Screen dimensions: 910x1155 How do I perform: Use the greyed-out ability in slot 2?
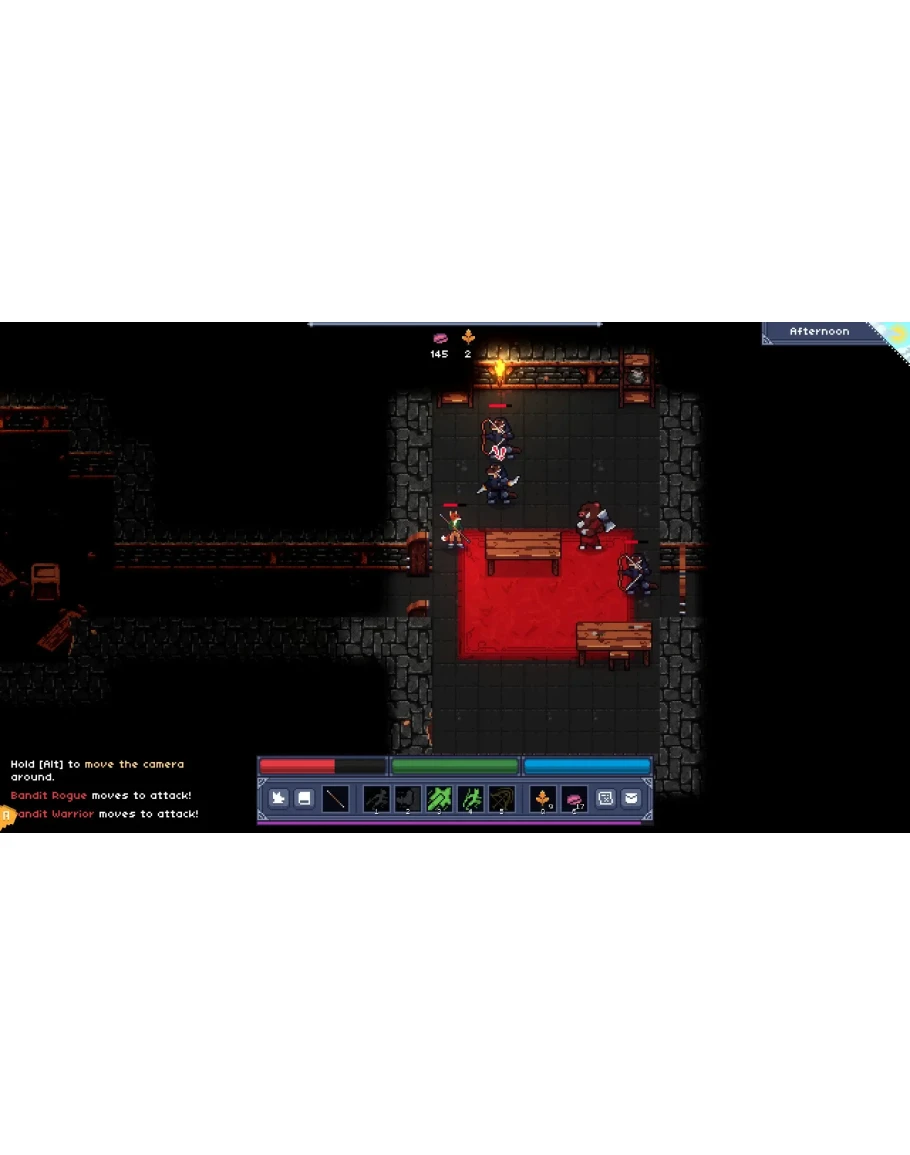coord(407,798)
